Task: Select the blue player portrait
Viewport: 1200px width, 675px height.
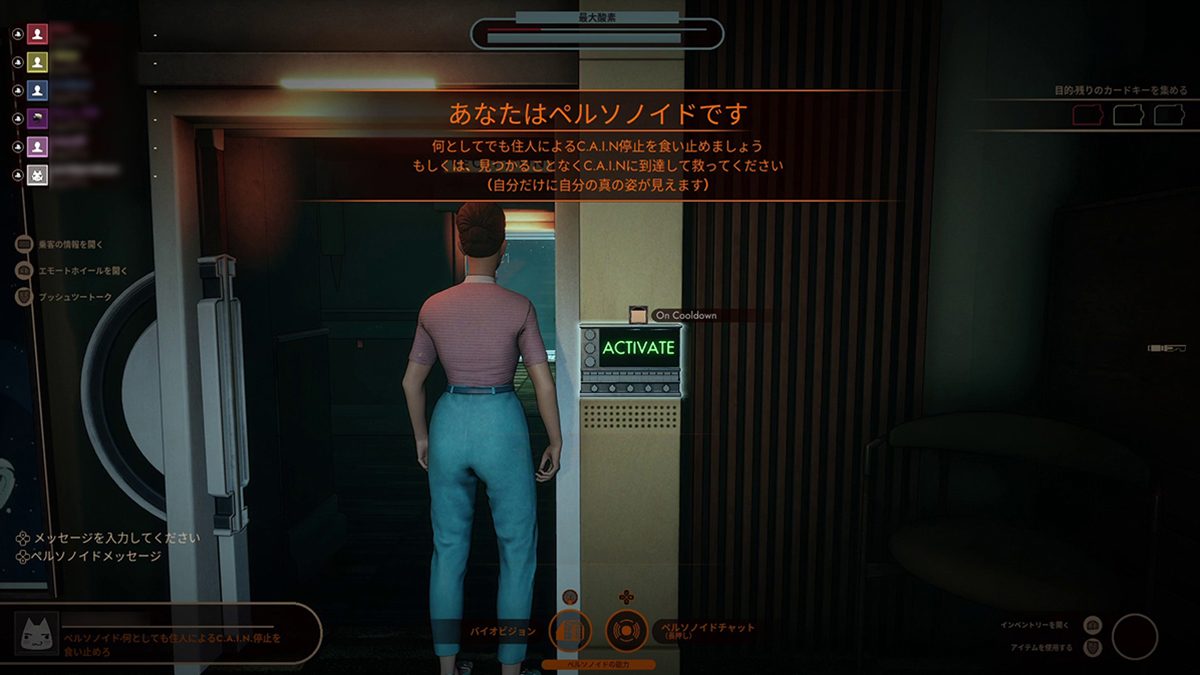Action: pyautogui.click(x=38, y=90)
